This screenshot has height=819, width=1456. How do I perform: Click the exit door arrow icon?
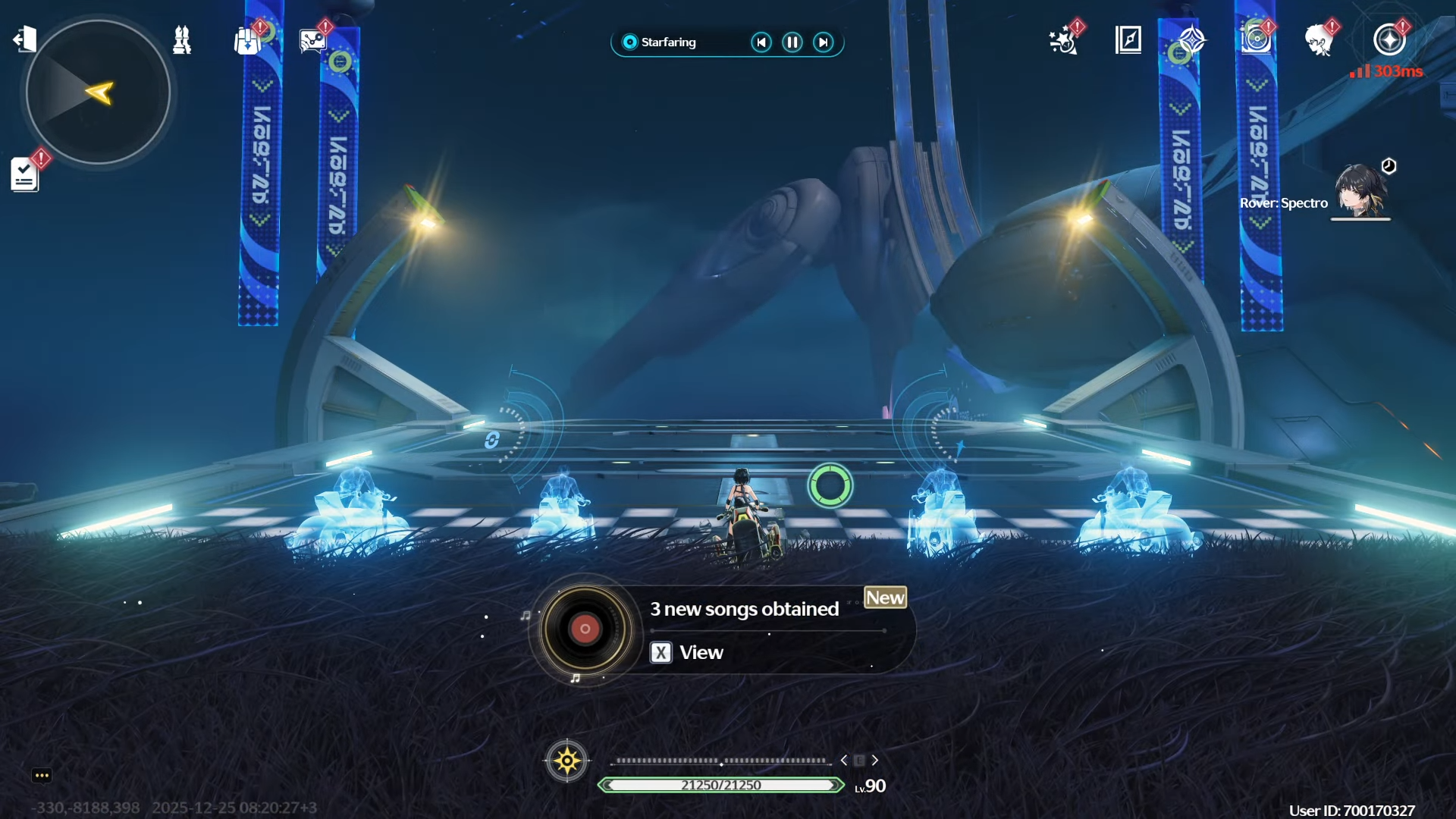[25, 39]
